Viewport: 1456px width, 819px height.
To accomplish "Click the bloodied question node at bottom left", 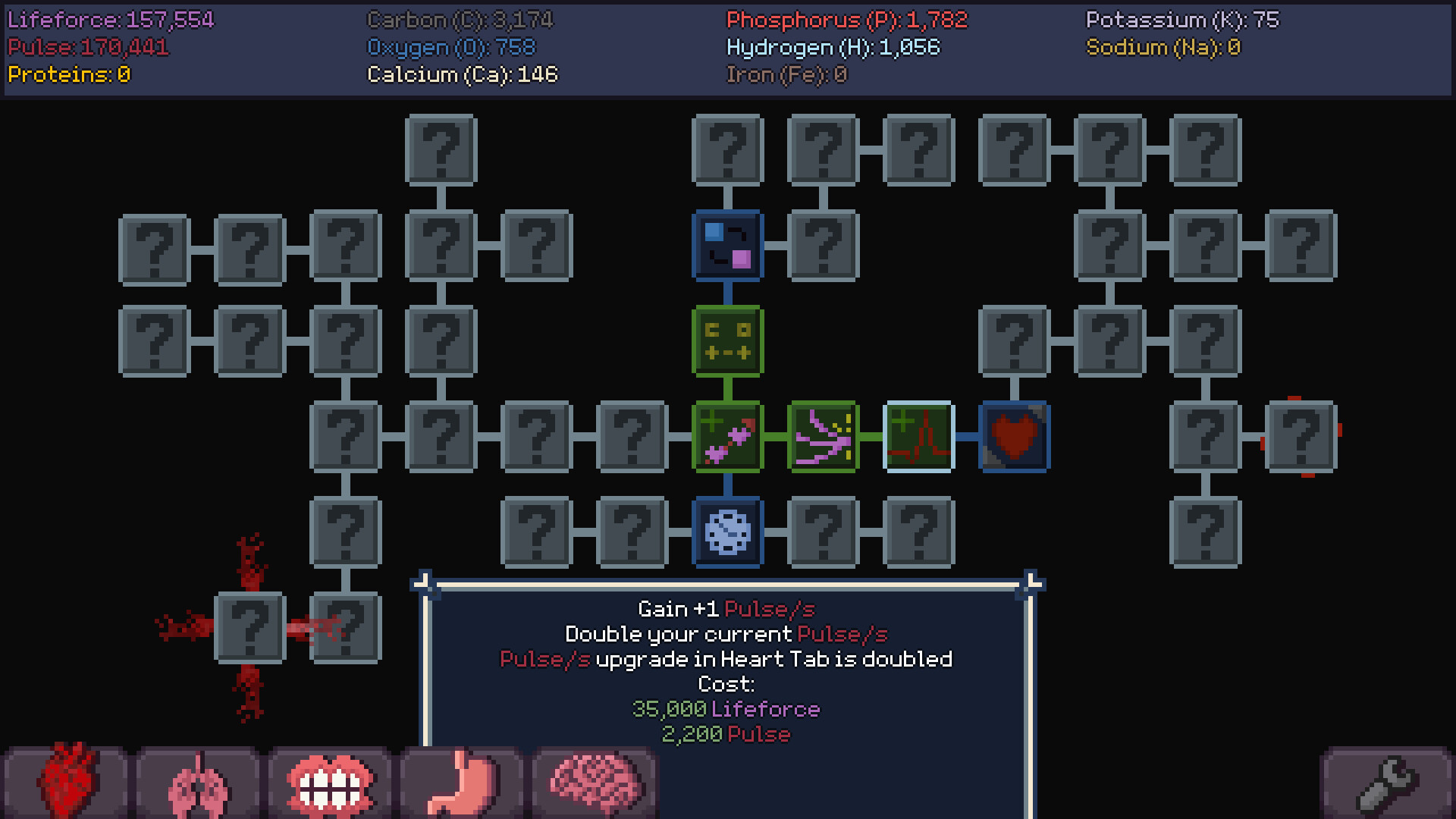I will tap(250, 626).
